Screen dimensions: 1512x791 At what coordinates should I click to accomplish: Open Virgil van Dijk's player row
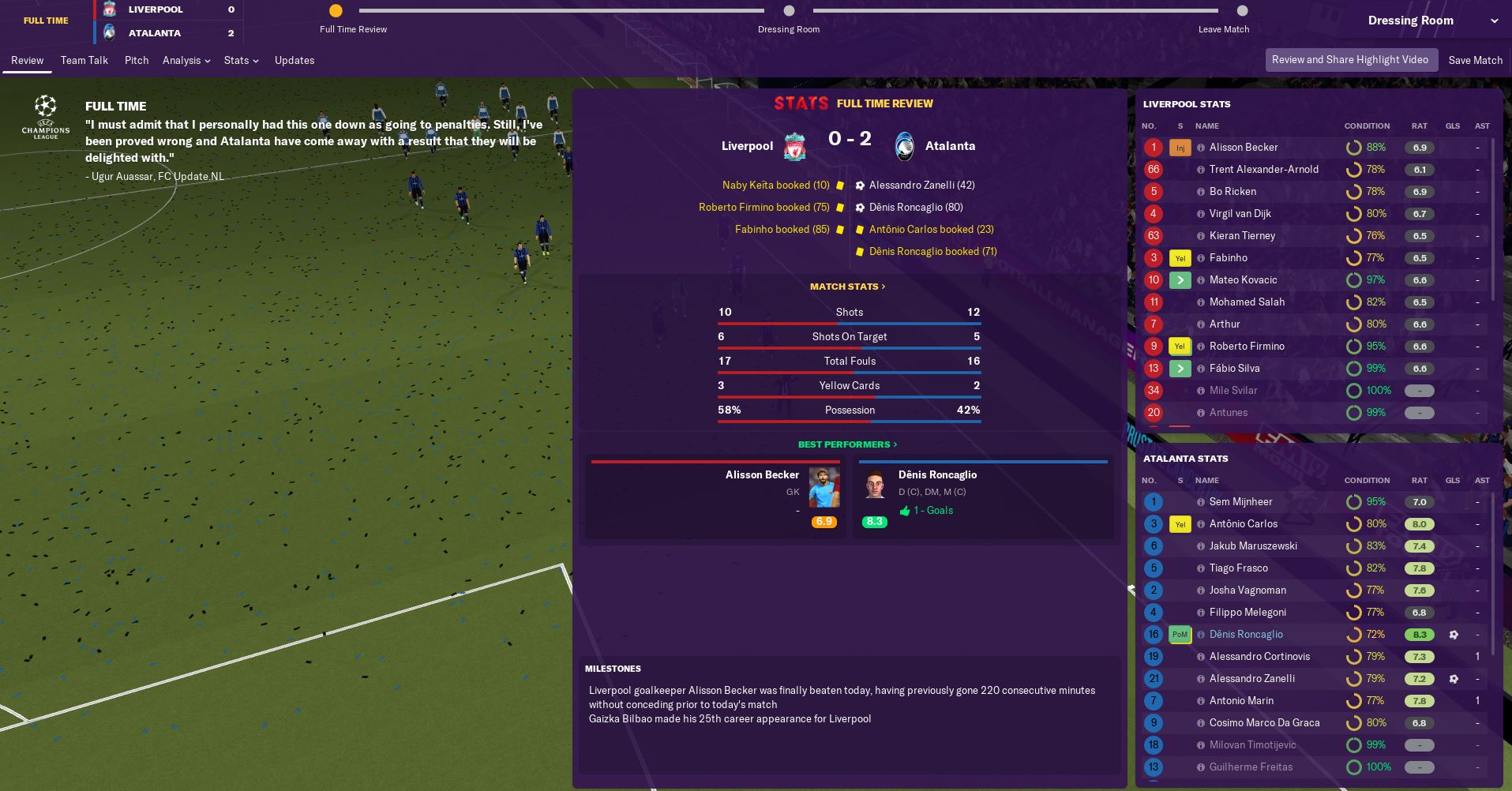(1240, 214)
